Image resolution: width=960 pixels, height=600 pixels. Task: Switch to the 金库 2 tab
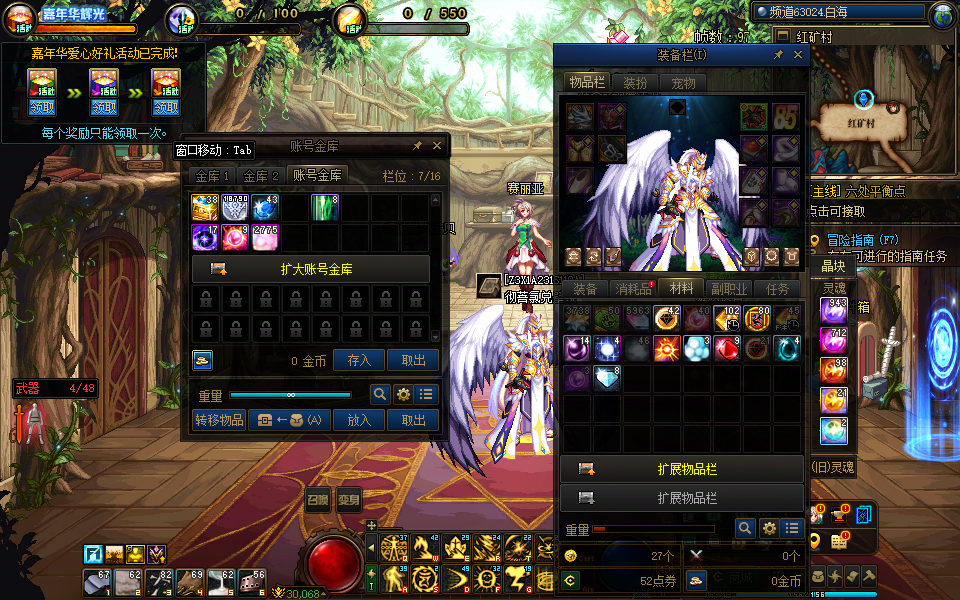click(261, 176)
